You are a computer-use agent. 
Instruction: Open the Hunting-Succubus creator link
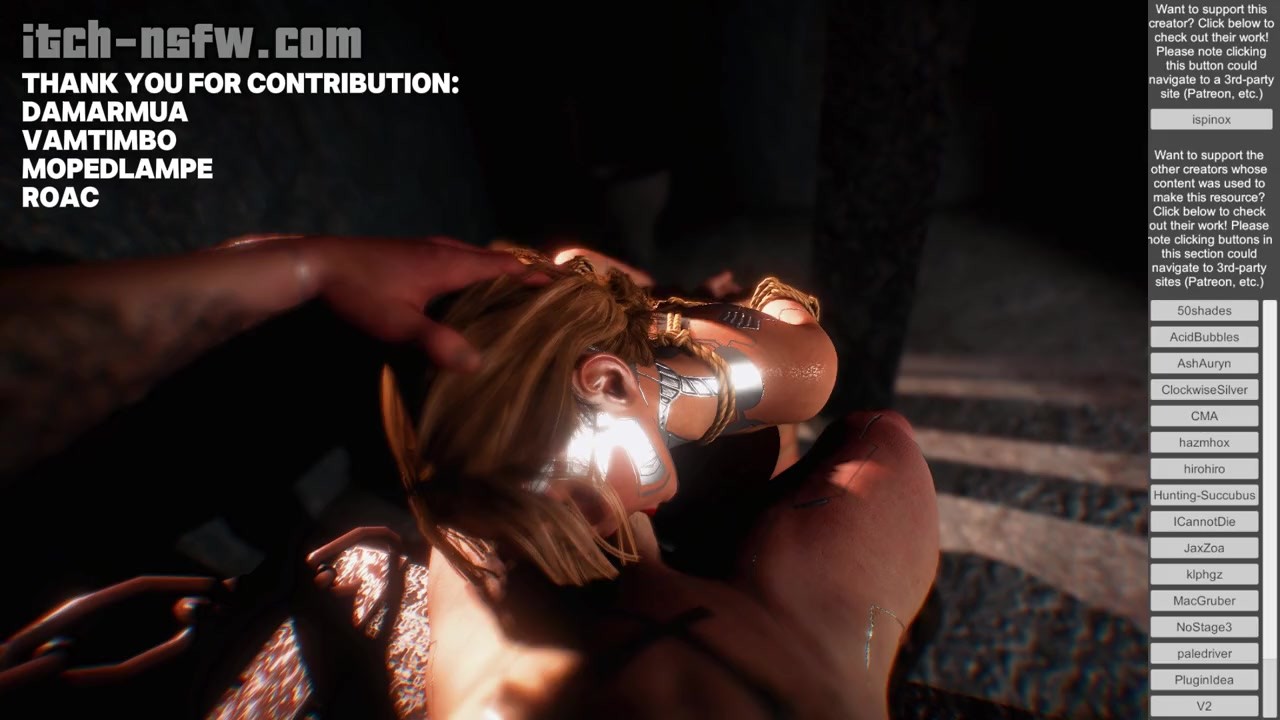tap(1204, 495)
